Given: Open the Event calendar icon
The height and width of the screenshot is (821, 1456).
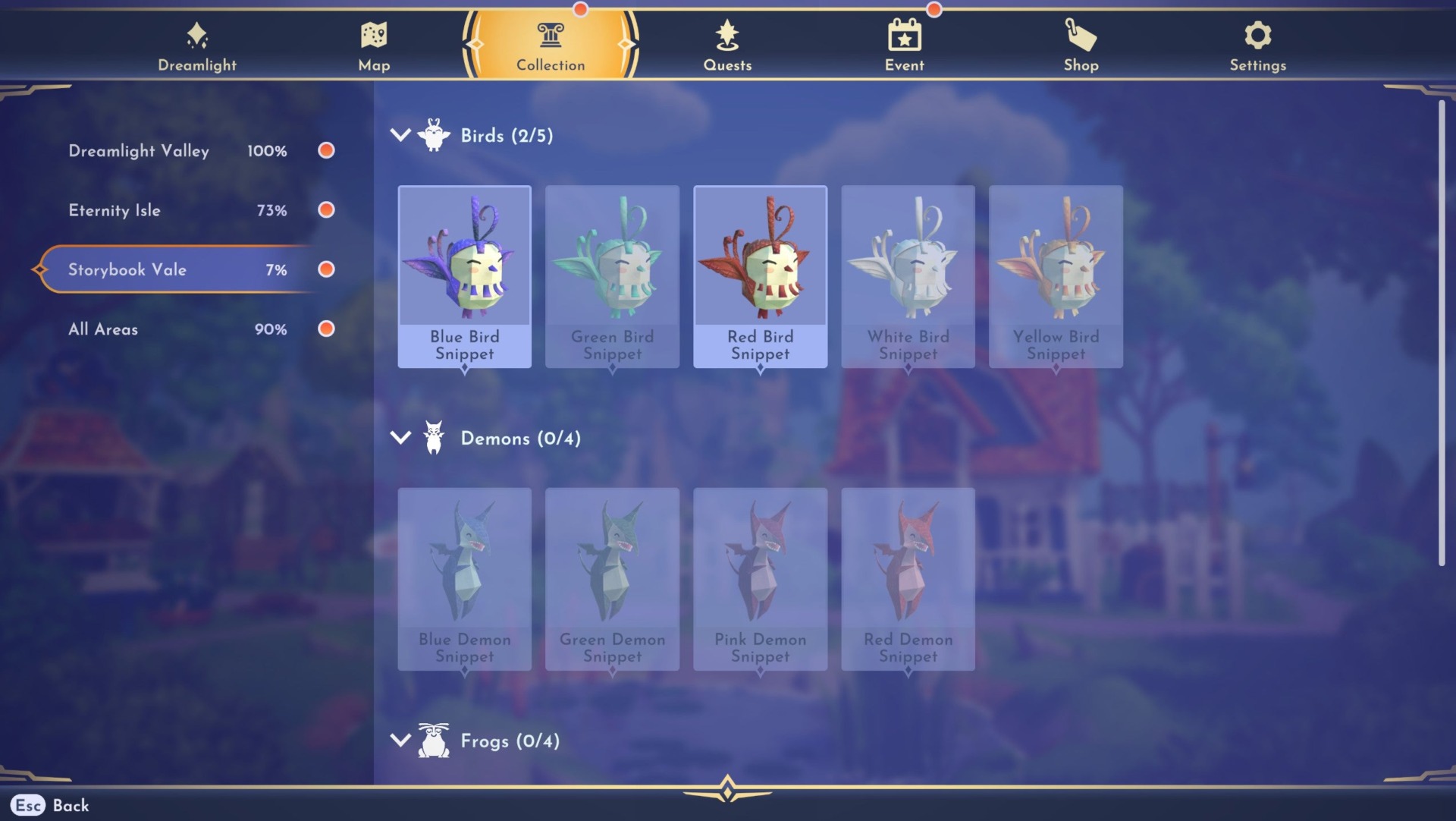Looking at the screenshot, I should pos(904,33).
